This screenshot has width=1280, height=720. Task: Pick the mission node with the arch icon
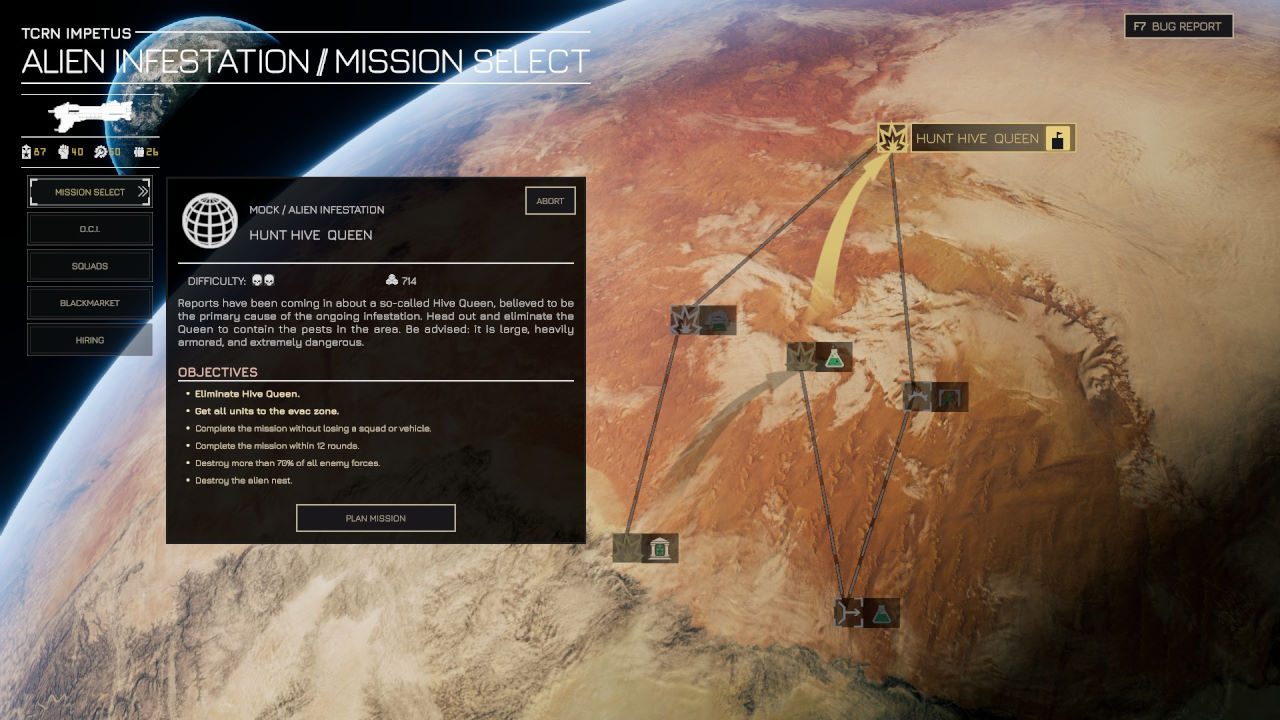[936, 397]
